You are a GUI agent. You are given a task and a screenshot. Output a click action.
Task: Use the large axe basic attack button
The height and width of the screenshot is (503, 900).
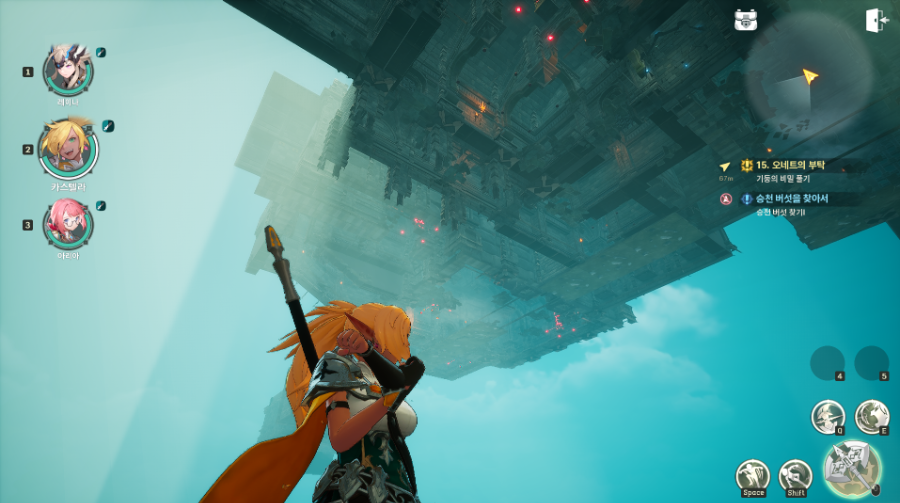[853, 466]
